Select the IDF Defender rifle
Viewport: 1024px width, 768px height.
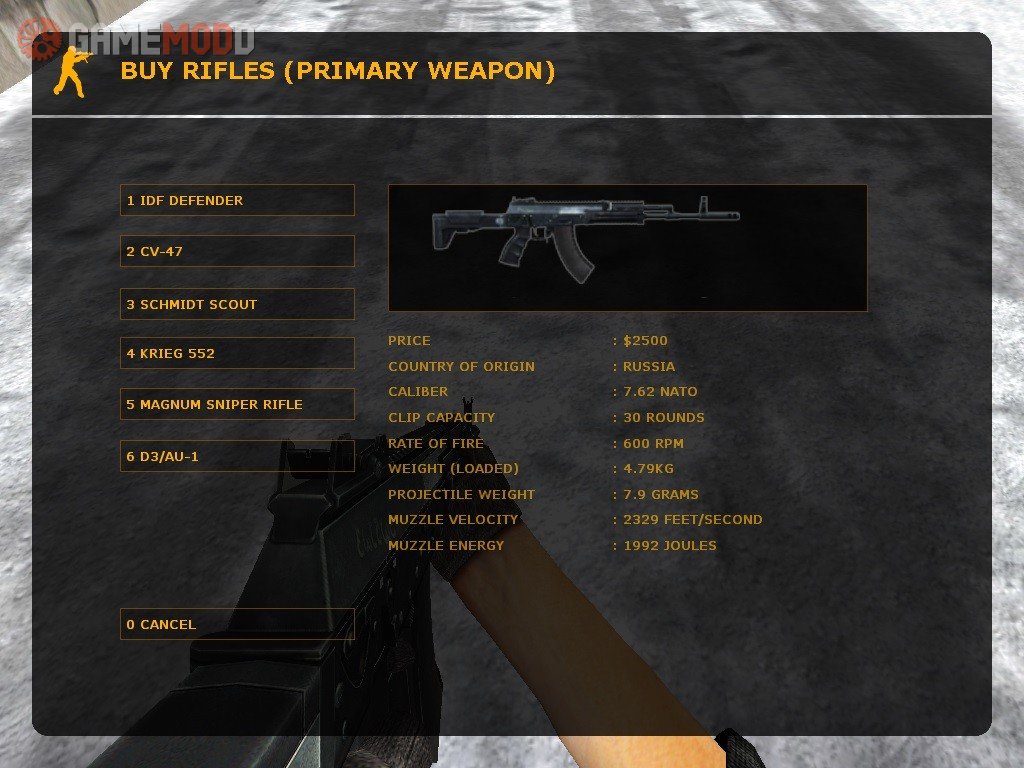coord(237,200)
